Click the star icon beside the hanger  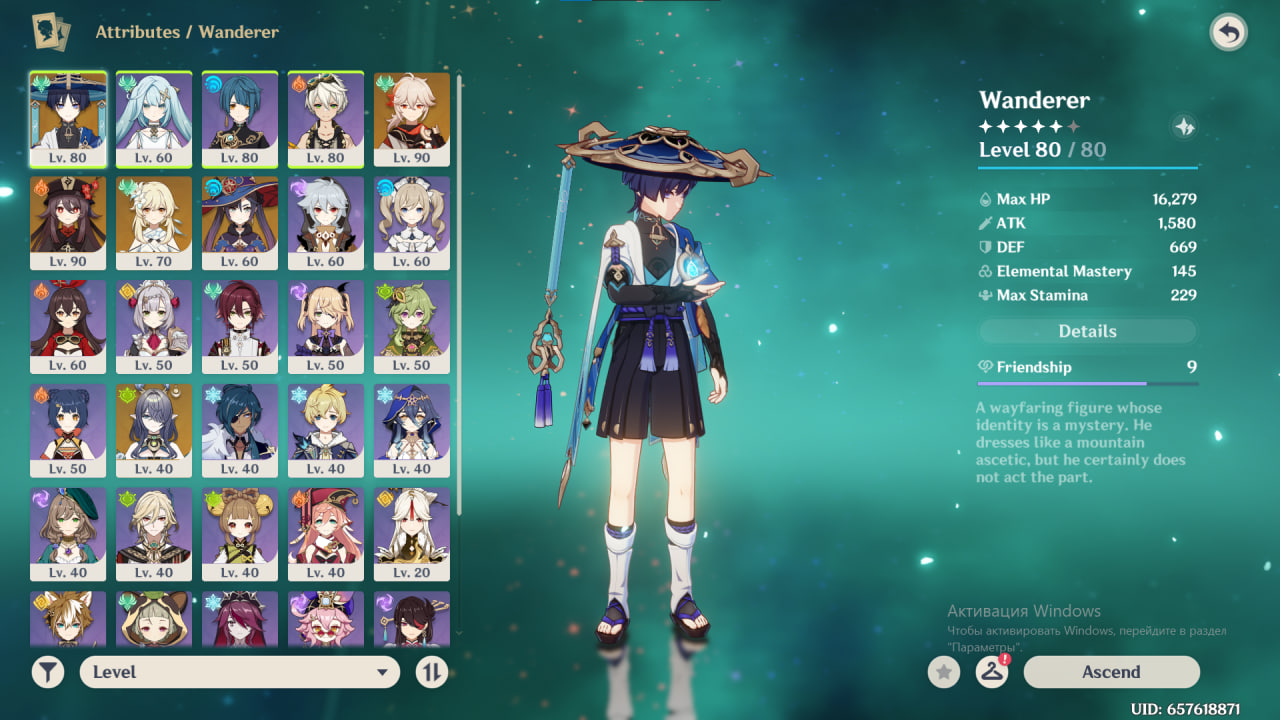(943, 672)
